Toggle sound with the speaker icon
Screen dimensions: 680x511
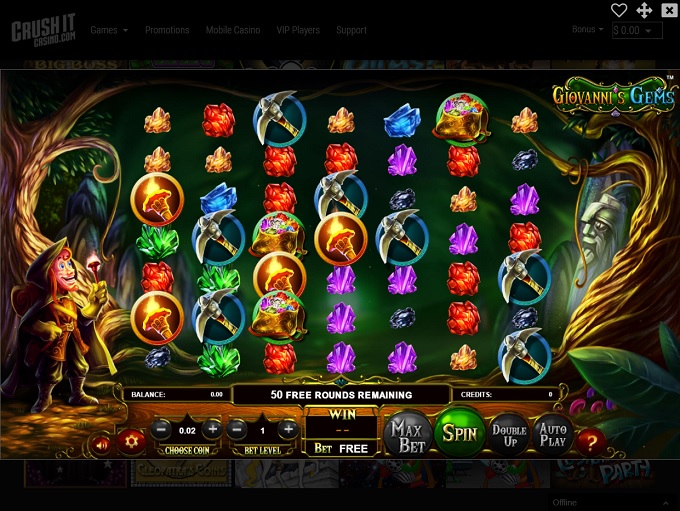point(101,442)
